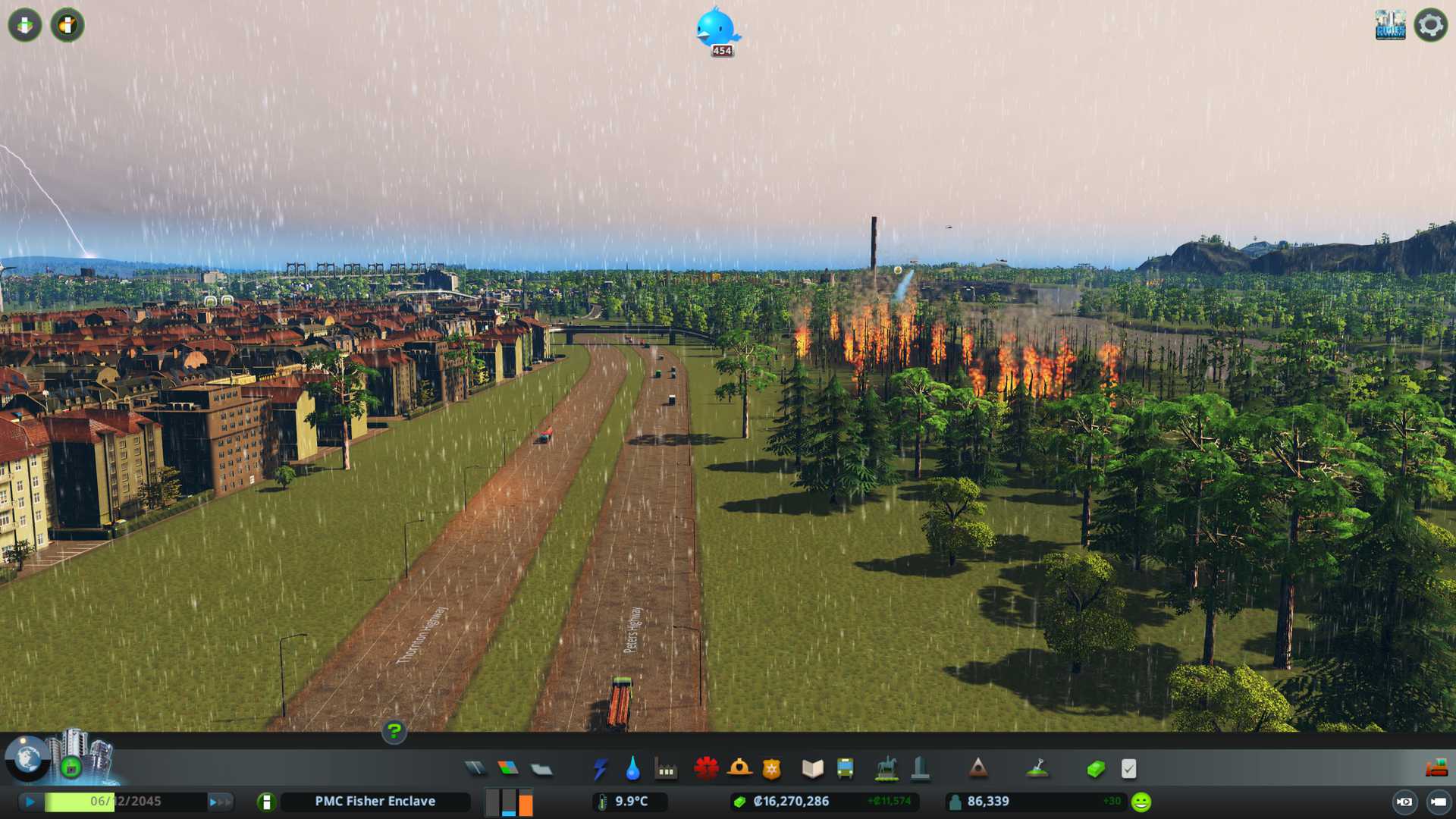Click the play/pause simulation button

point(30,802)
